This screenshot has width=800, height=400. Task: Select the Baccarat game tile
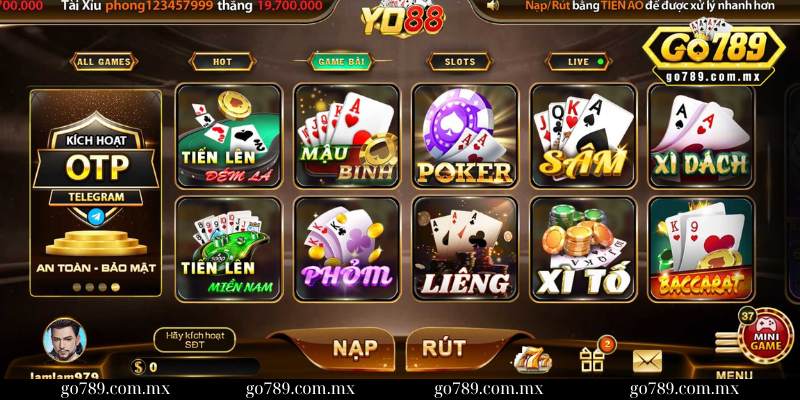tap(700, 248)
